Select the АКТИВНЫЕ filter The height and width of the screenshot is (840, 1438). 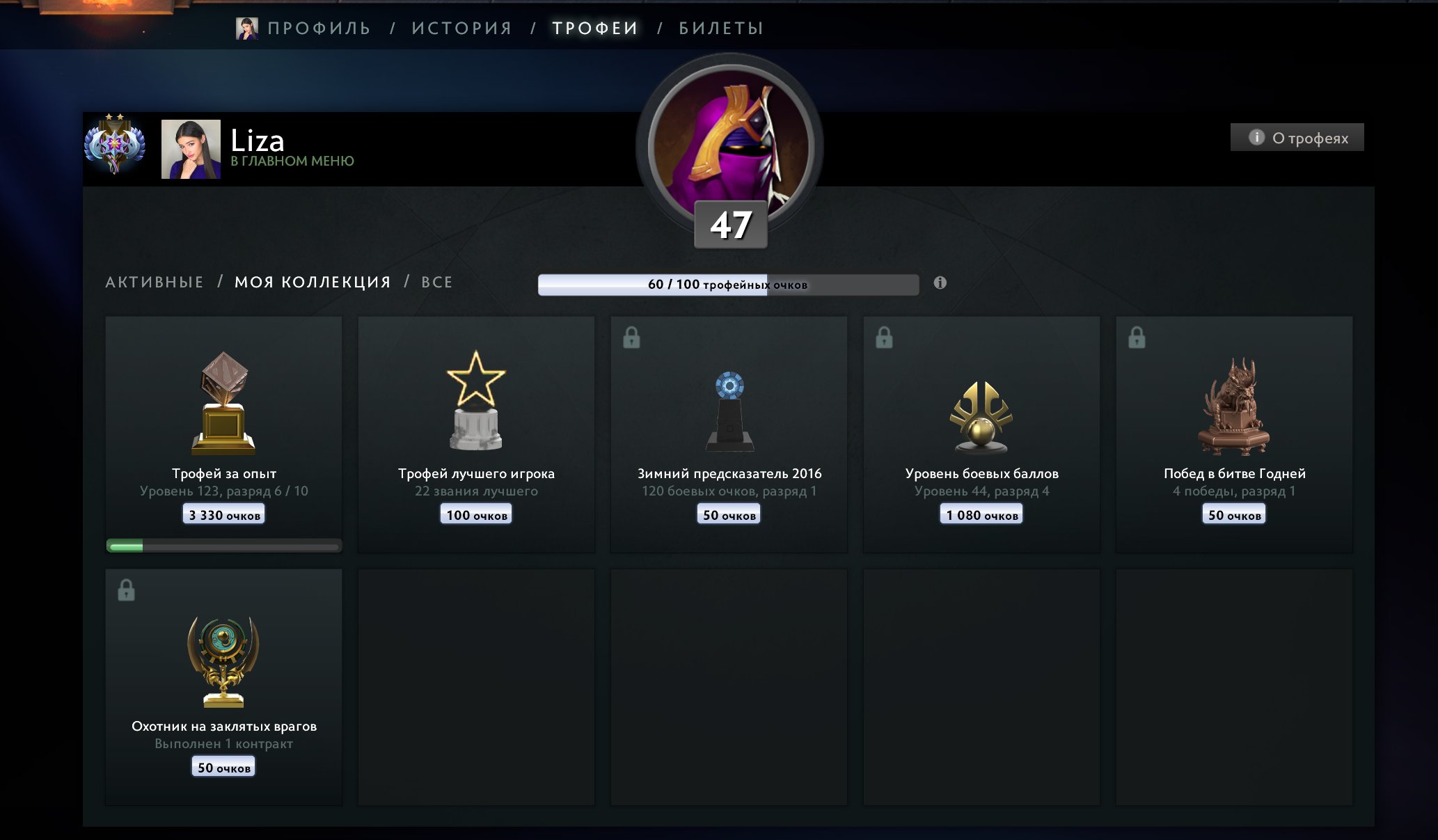click(154, 282)
